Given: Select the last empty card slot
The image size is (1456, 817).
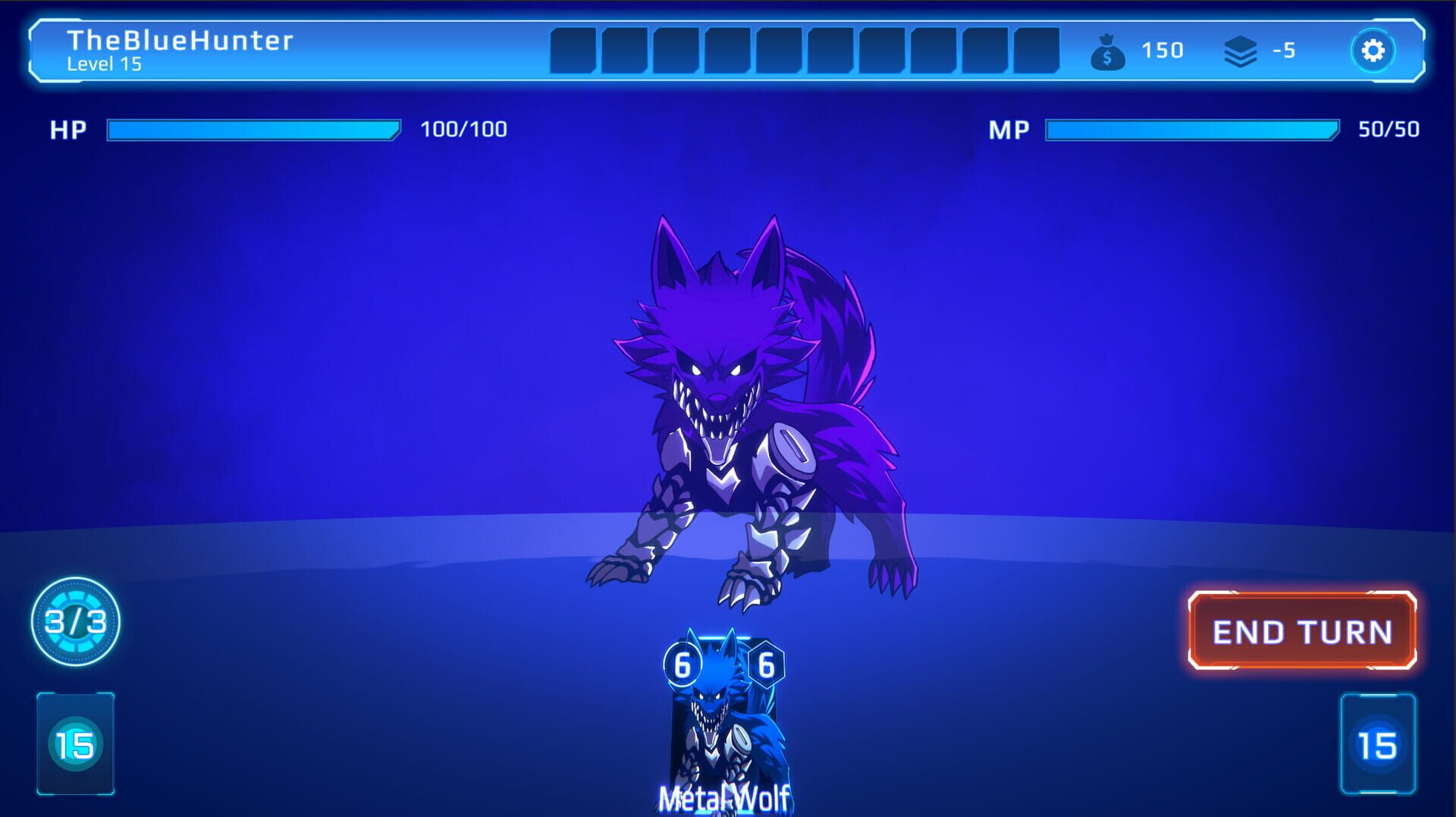Looking at the screenshot, I should 1039,51.
